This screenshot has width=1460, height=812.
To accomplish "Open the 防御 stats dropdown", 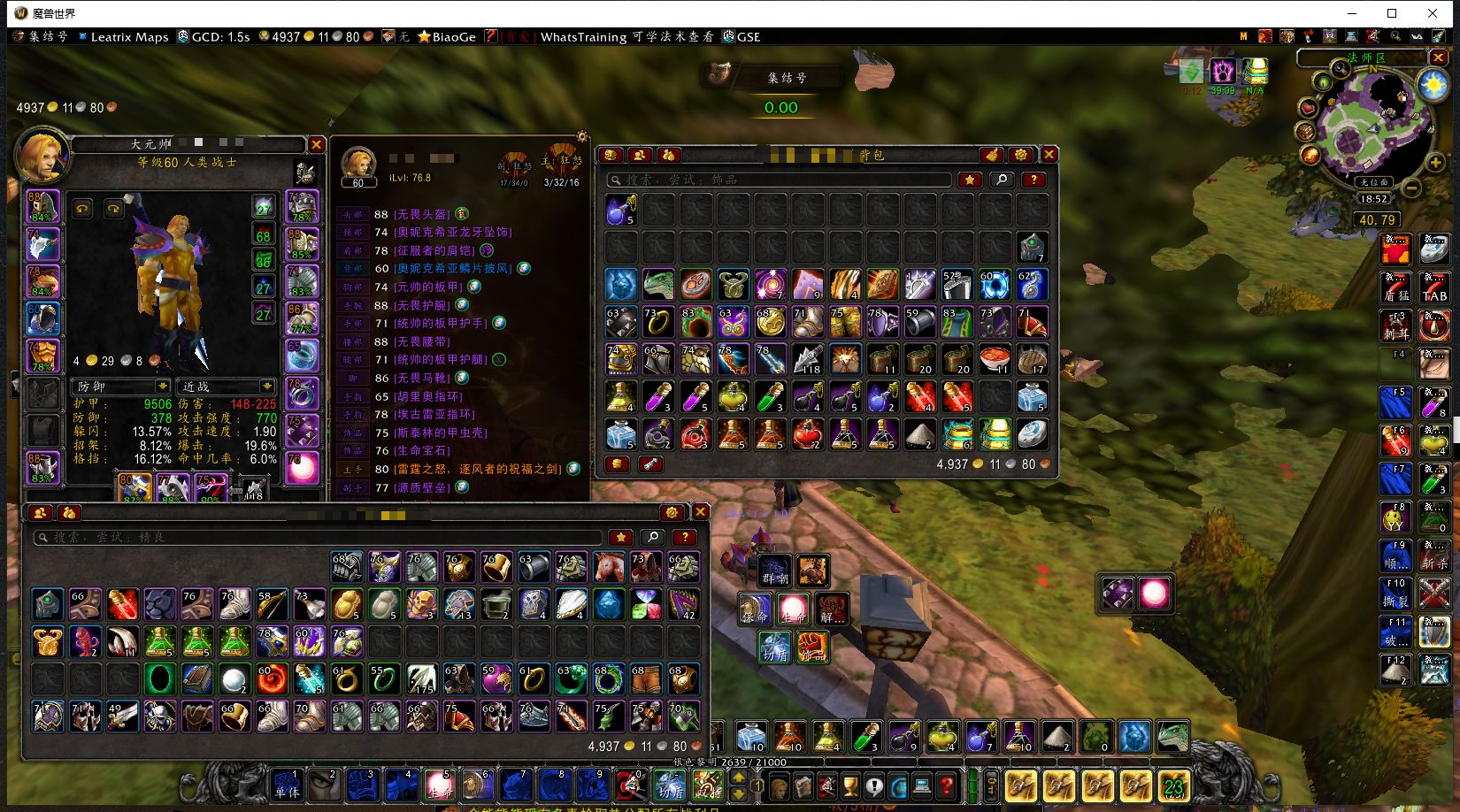I will [x=163, y=387].
